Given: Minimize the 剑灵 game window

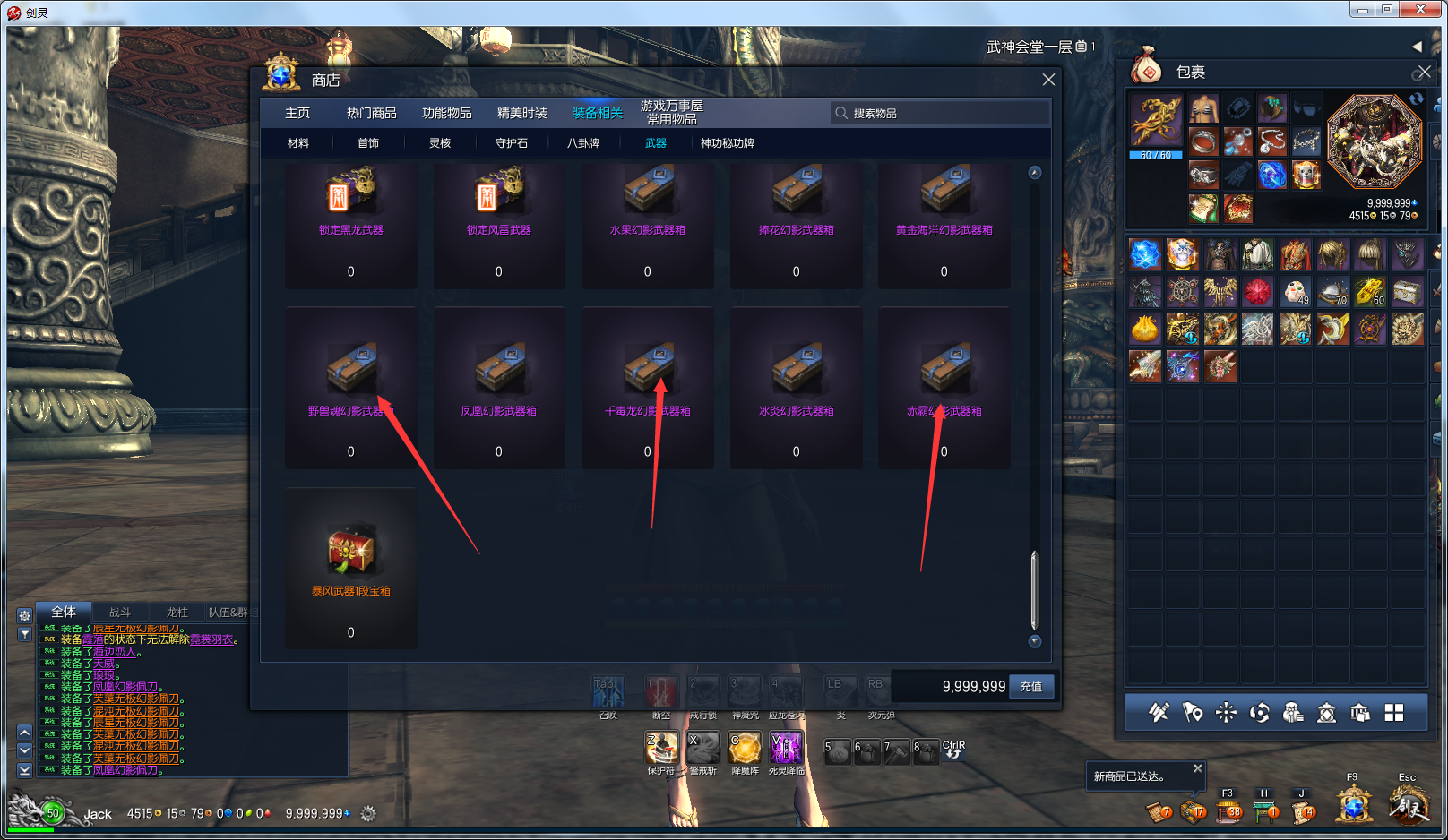Looking at the screenshot, I should tap(1363, 10).
